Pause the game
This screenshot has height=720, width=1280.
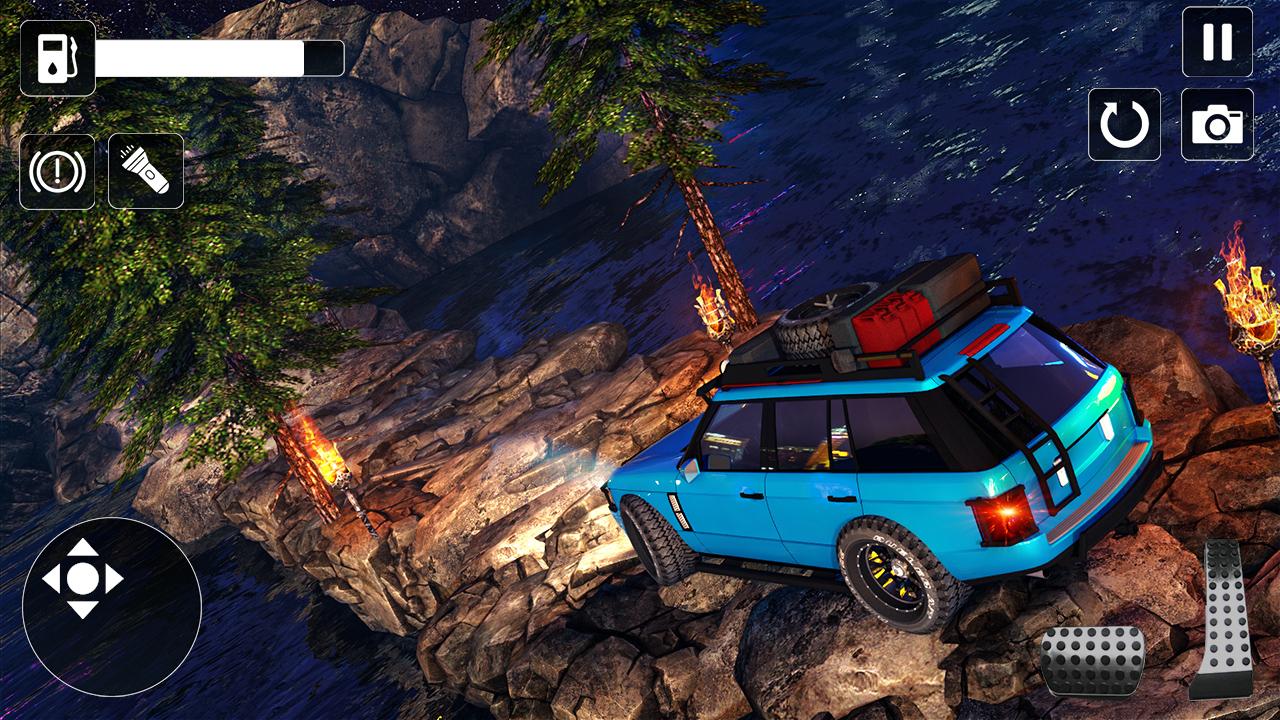coord(1217,42)
